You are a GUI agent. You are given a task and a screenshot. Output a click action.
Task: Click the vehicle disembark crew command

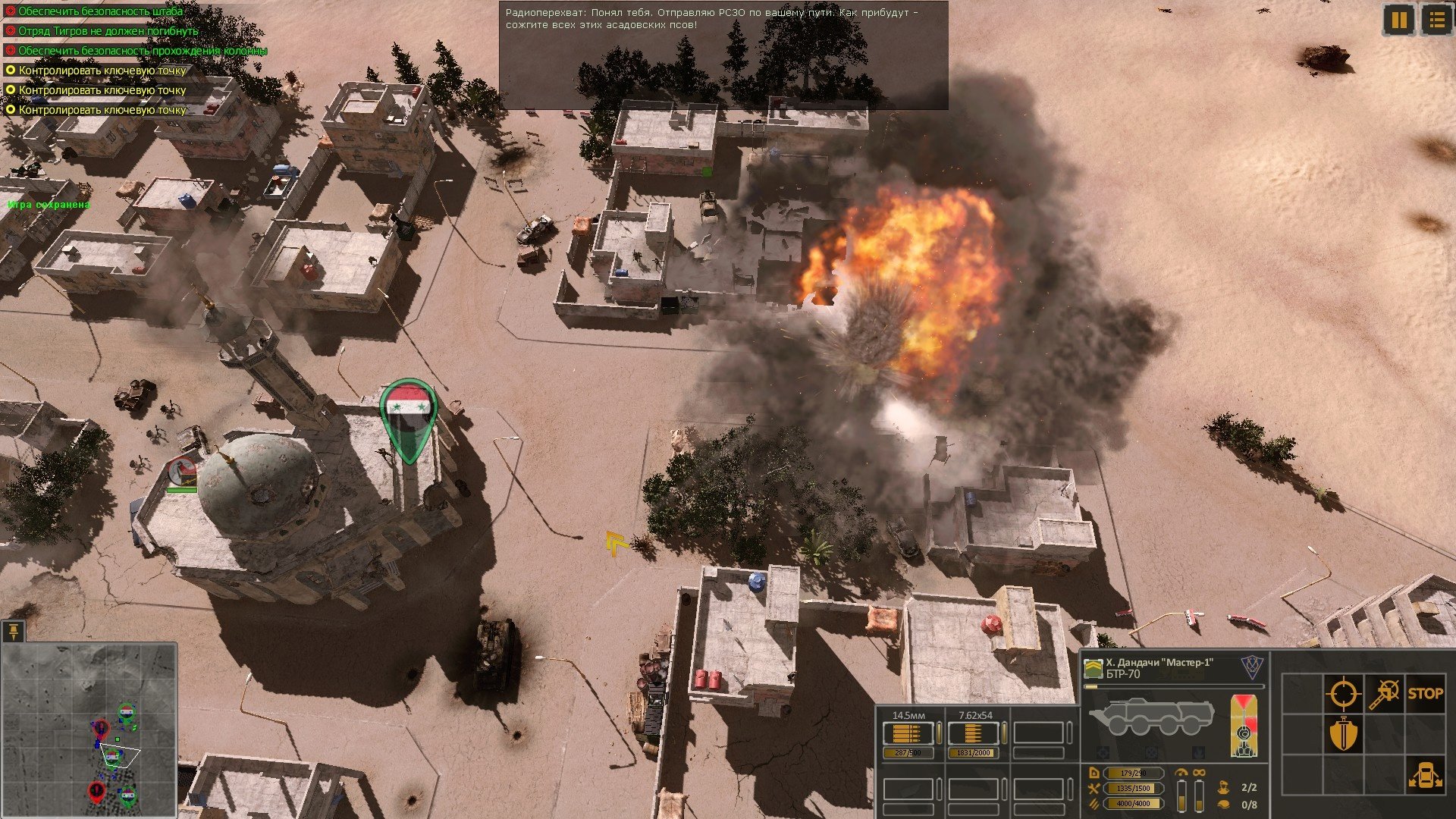(1425, 775)
